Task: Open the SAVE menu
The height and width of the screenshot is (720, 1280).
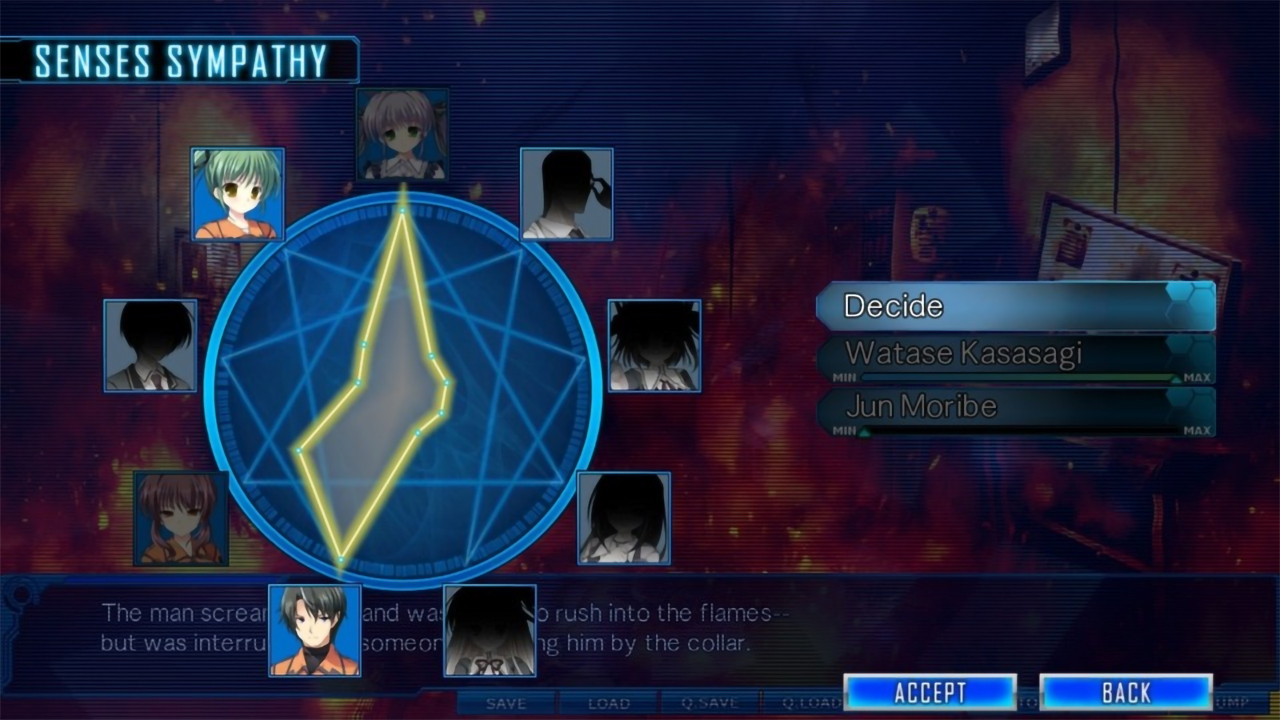Action: pos(506,704)
